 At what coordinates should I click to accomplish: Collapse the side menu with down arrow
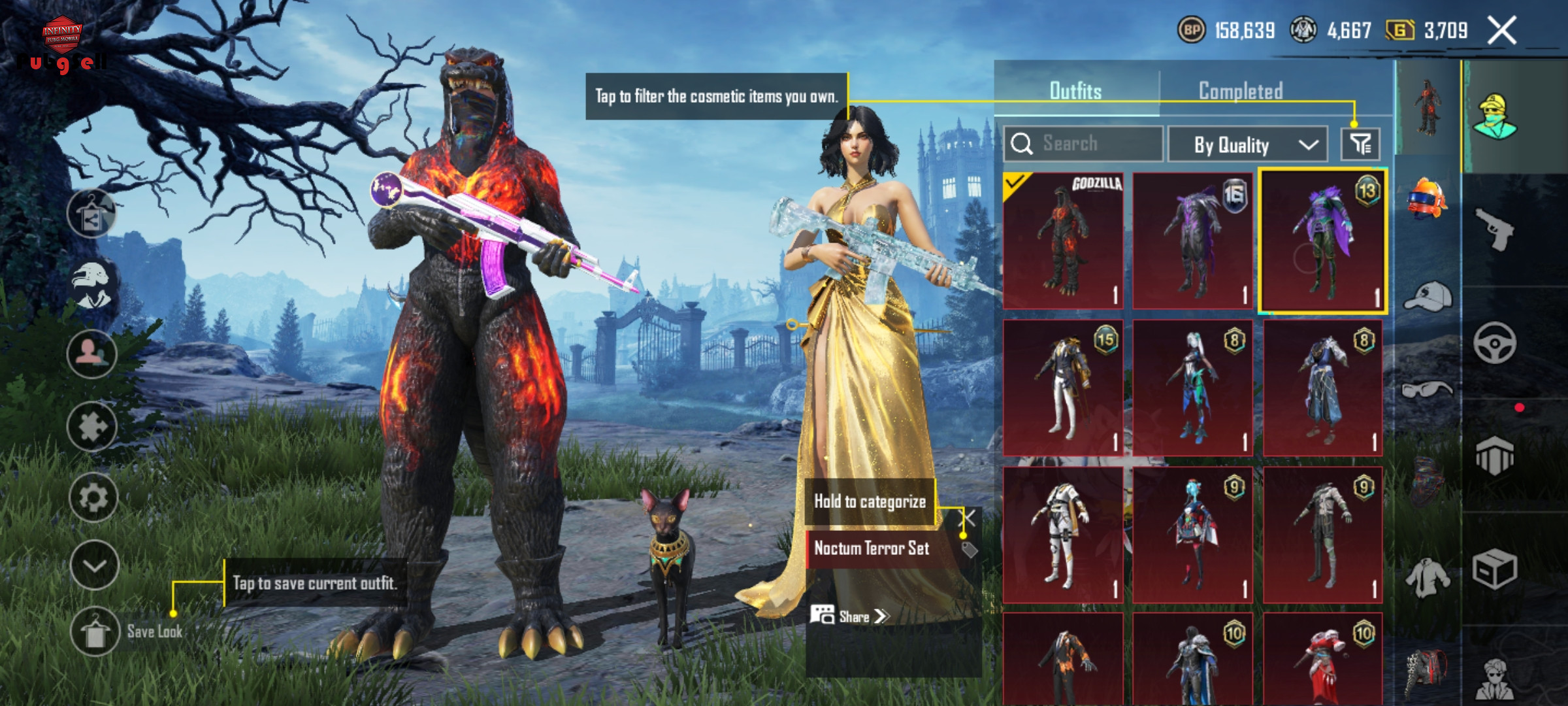(x=94, y=565)
